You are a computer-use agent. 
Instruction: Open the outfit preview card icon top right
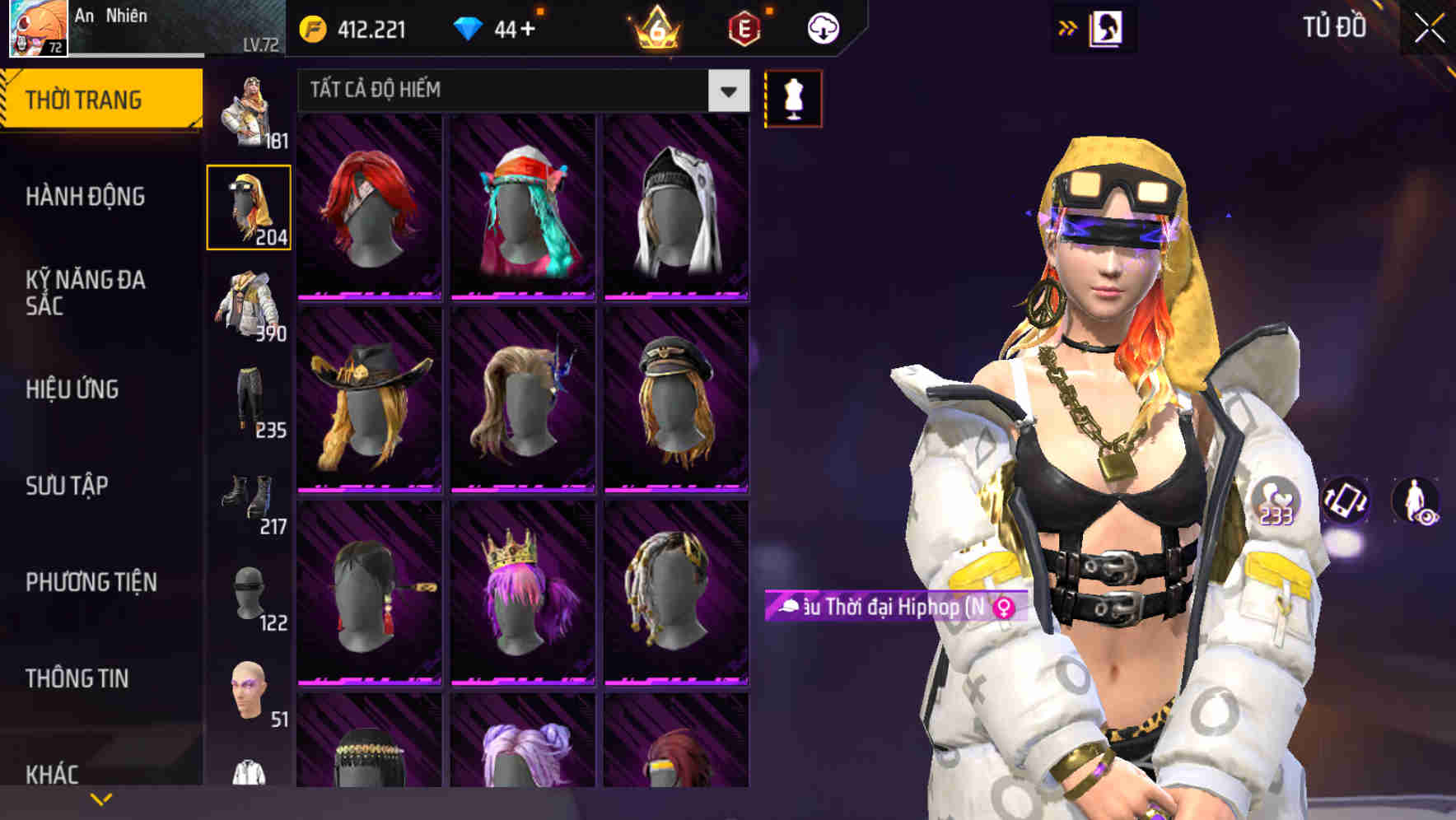pyautogui.click(x=1108, y=27)
